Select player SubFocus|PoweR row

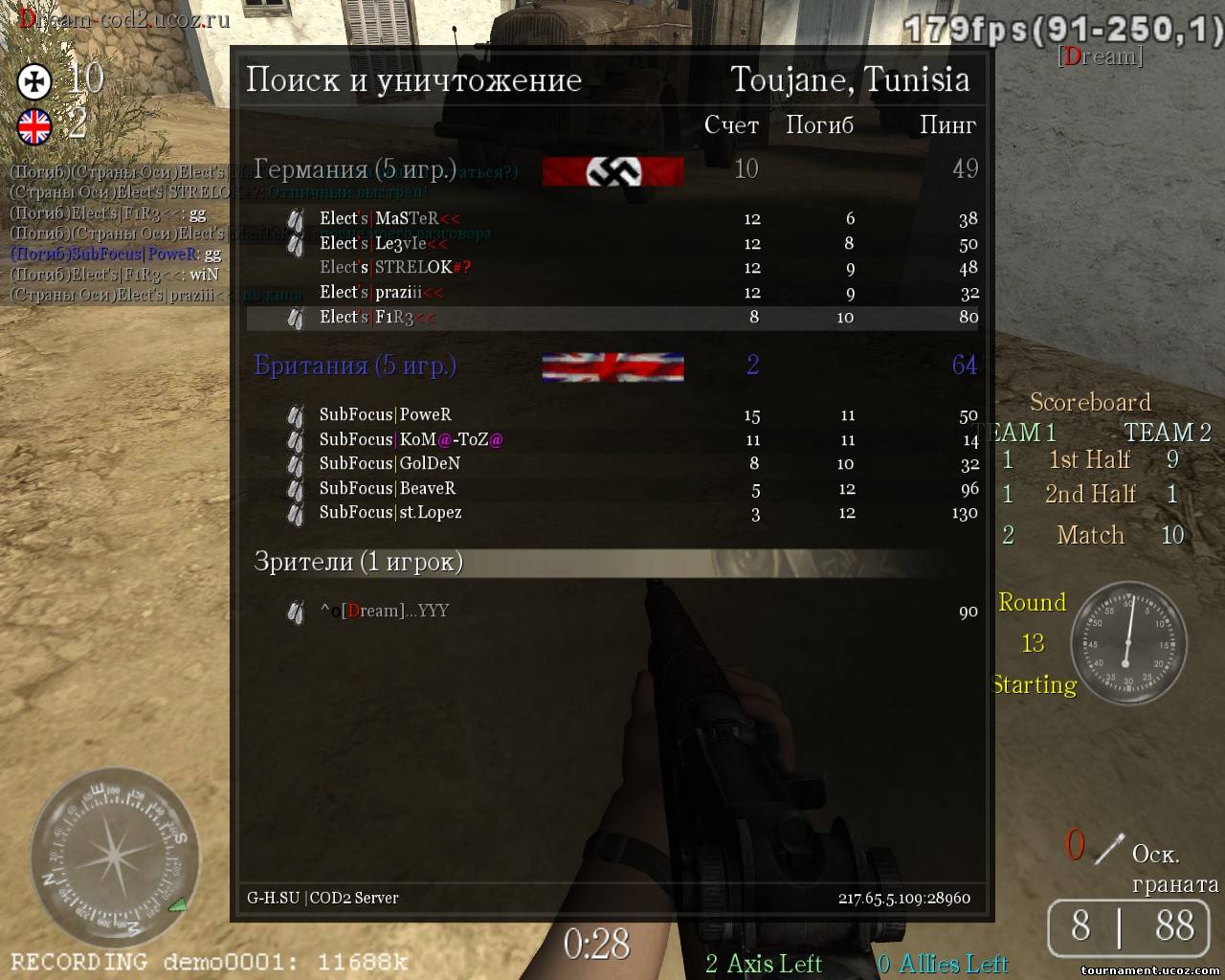(x=612, y=415)
